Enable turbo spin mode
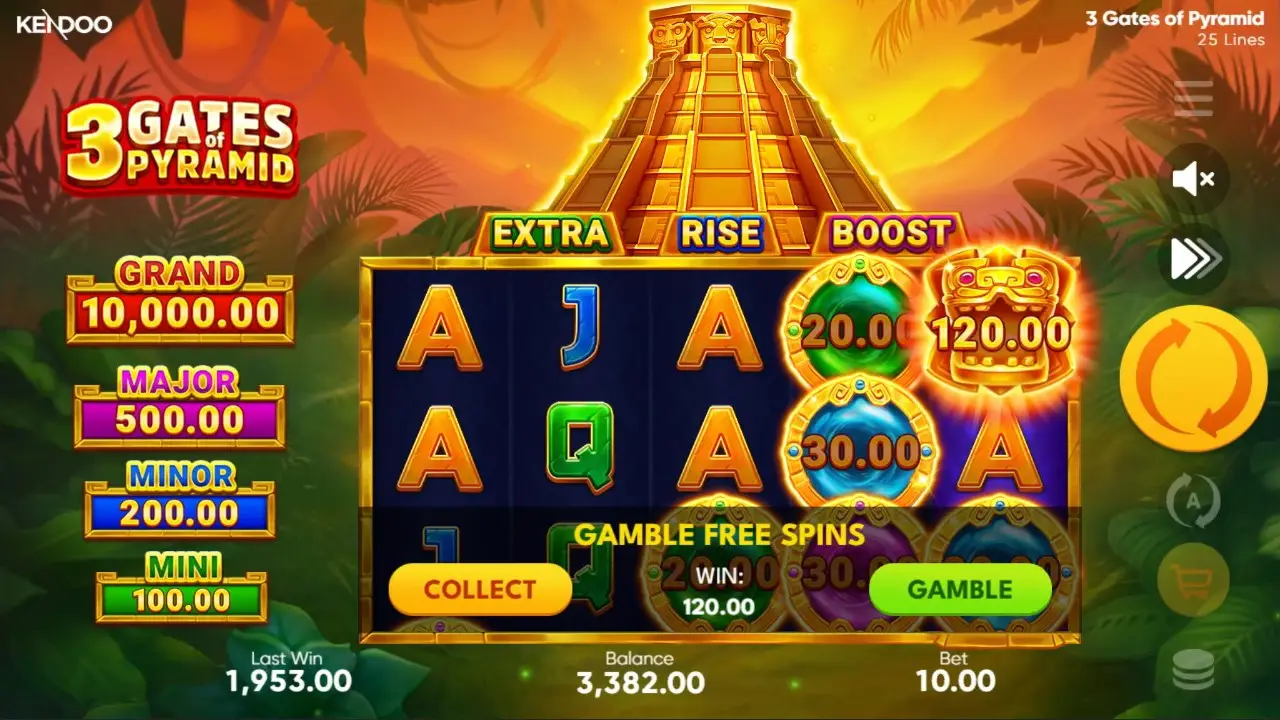This screenshot has height=720, width=1280. [x=1193, y=258]
